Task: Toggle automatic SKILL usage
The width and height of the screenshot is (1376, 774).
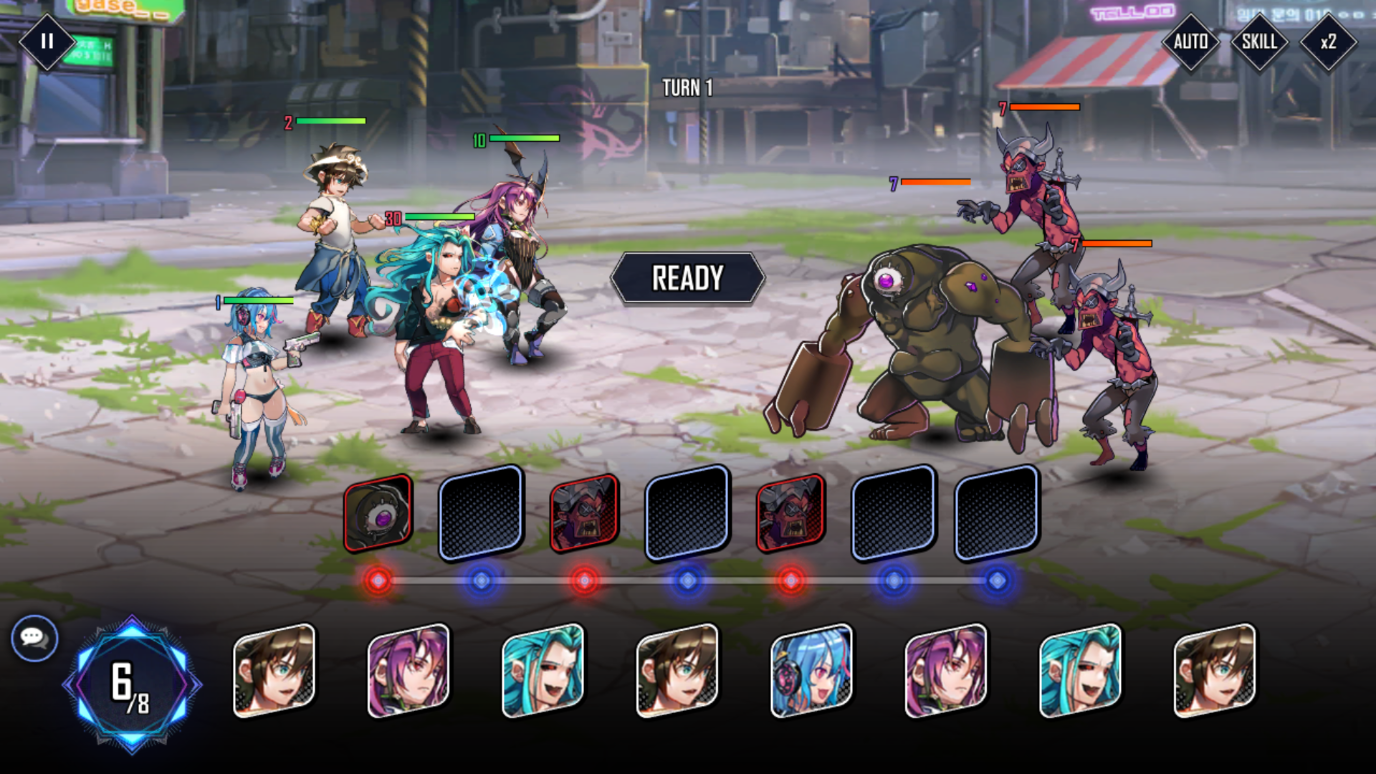Action: [x=1258, y=42]
